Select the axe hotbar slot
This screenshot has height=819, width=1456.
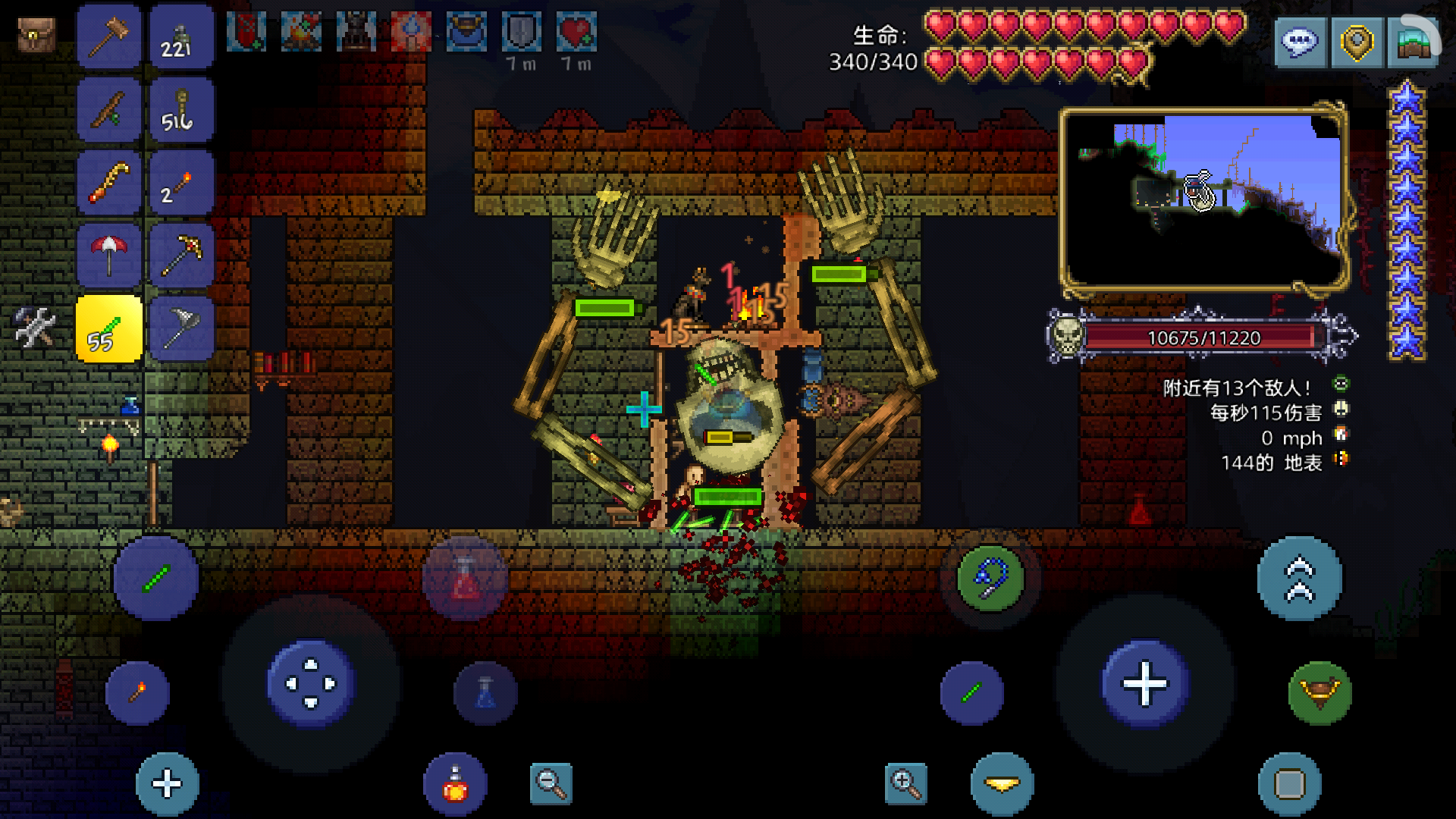pos(182,329)
